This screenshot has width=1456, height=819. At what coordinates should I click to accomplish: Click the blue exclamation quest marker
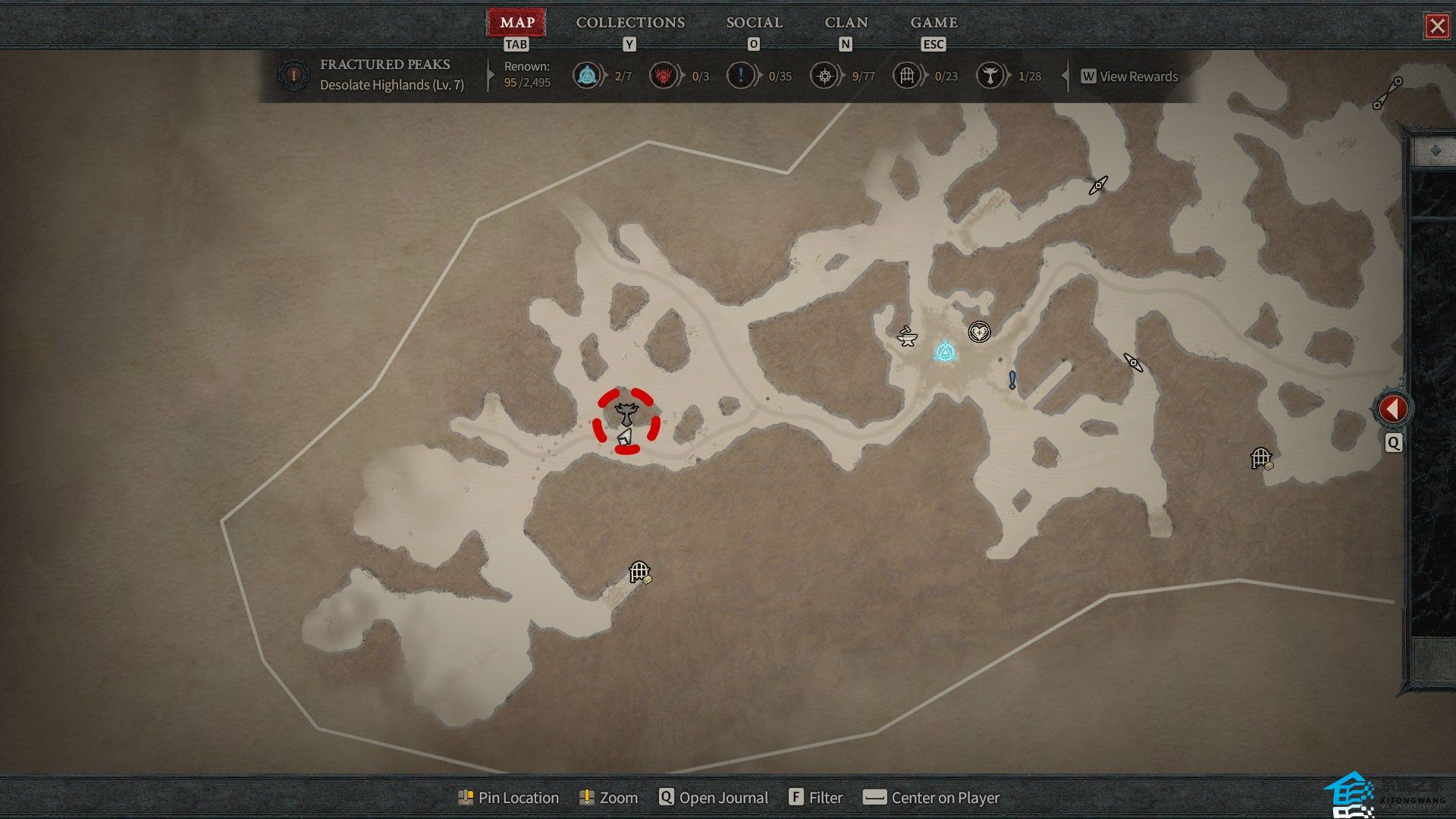pos(1012,379)
